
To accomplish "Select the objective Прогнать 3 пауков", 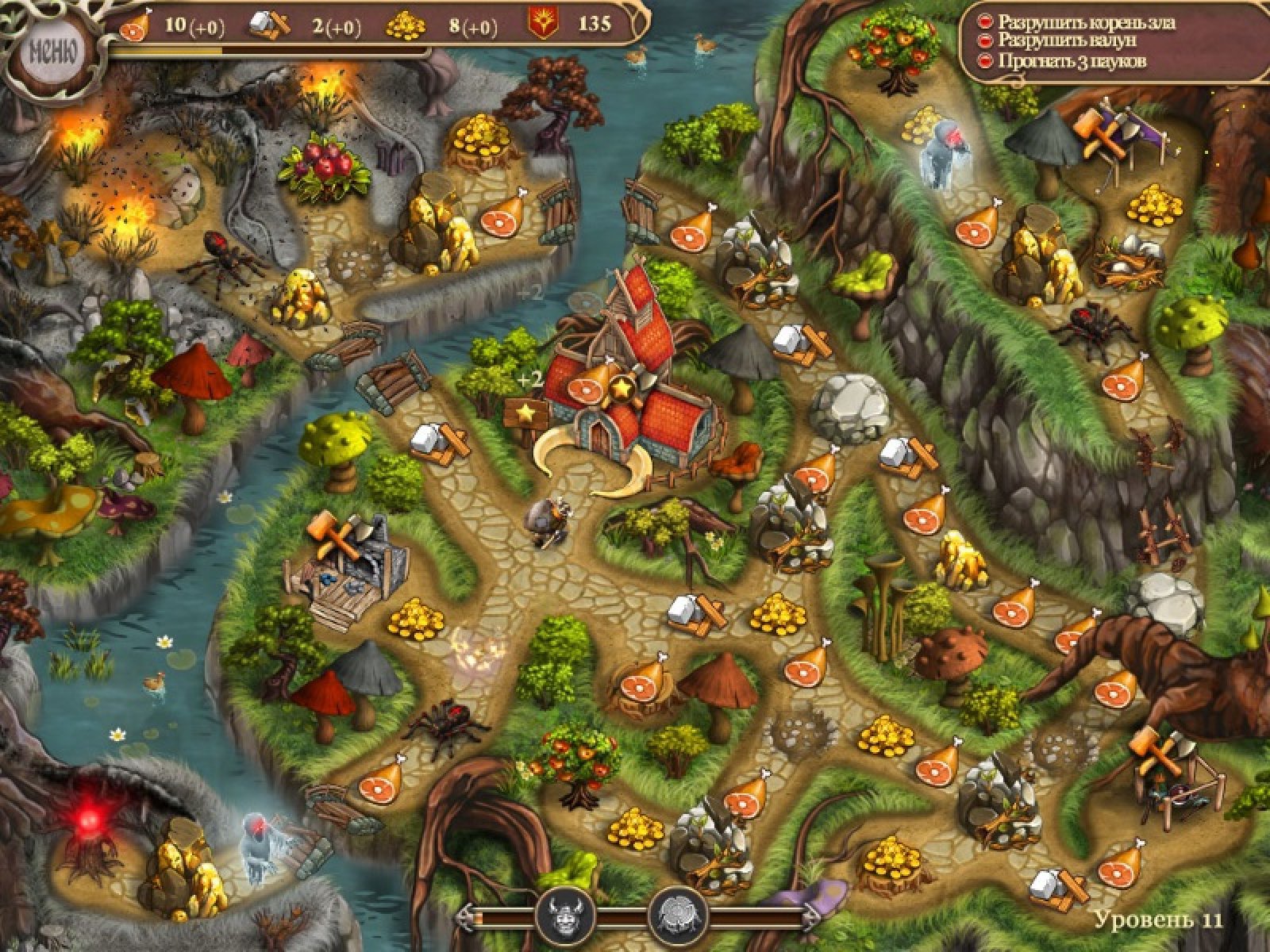I will tap(1072, 60).
